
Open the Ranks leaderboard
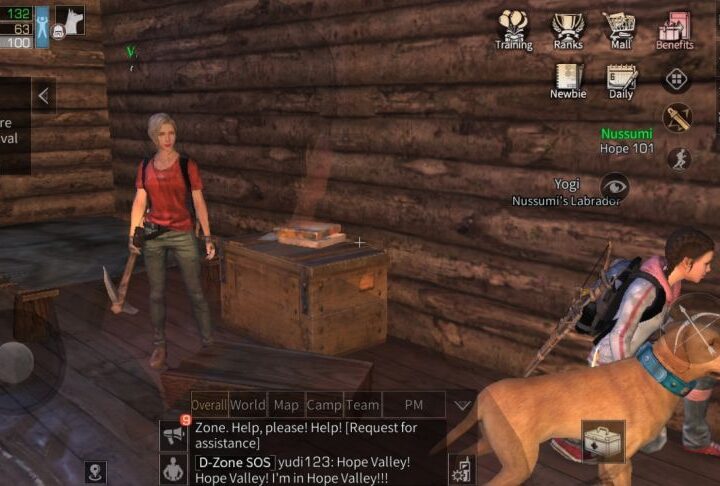[x=568, y=29]
